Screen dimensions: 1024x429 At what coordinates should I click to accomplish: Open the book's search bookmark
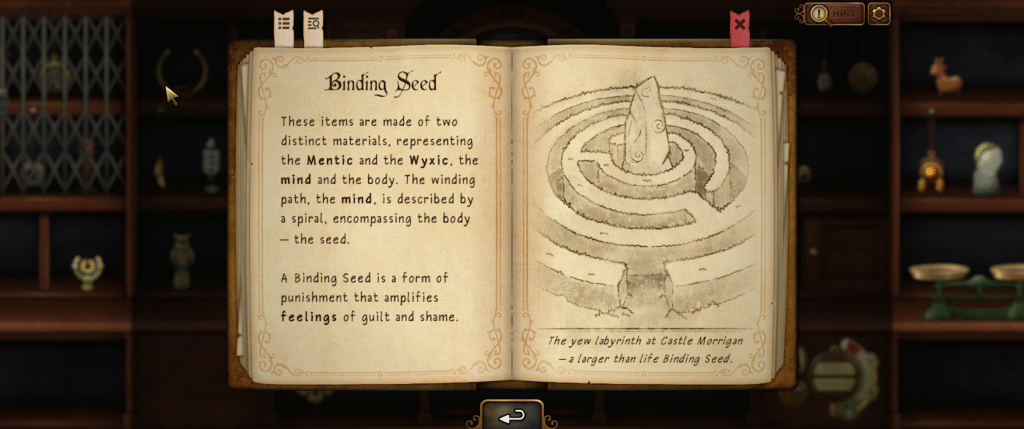pos(313,23)
